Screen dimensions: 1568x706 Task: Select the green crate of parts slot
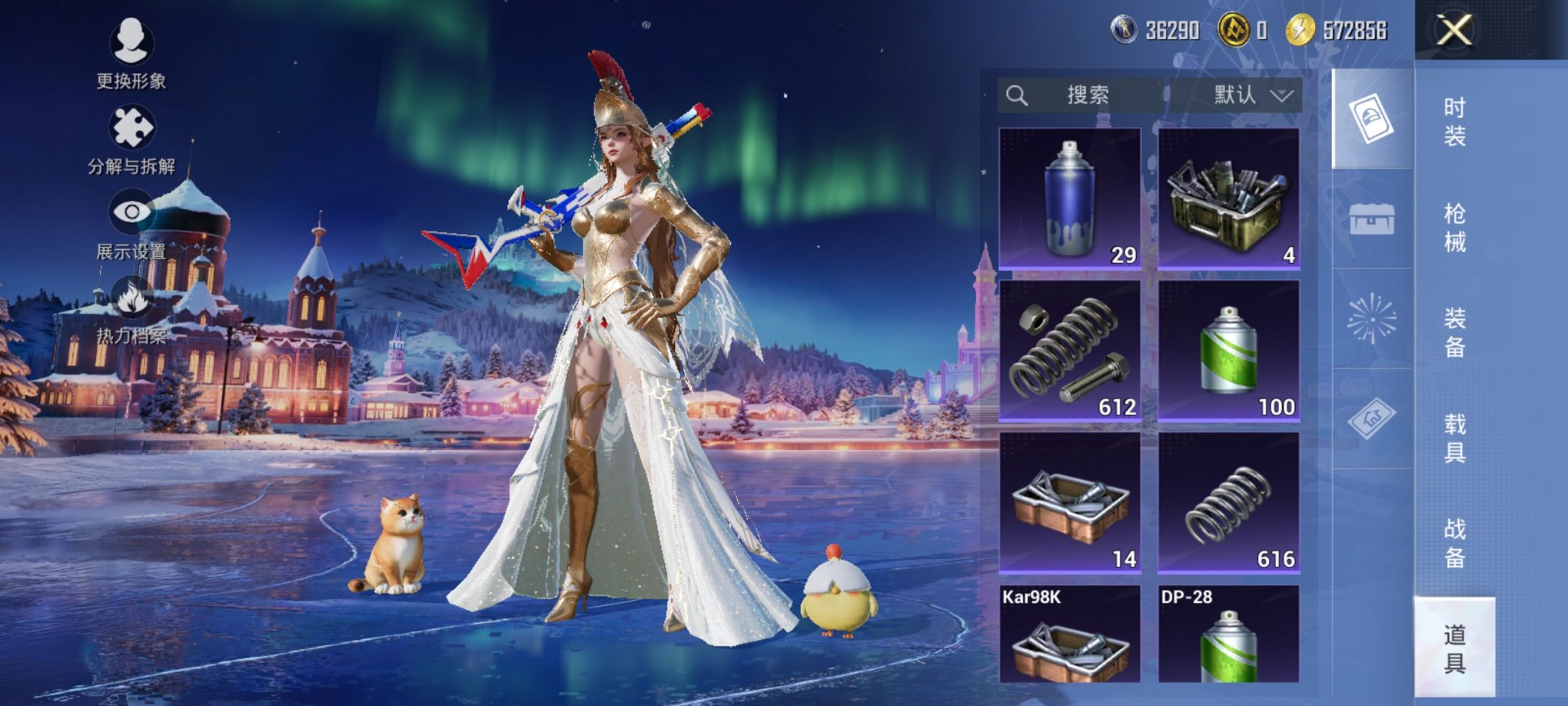(x=1228, y=198)
